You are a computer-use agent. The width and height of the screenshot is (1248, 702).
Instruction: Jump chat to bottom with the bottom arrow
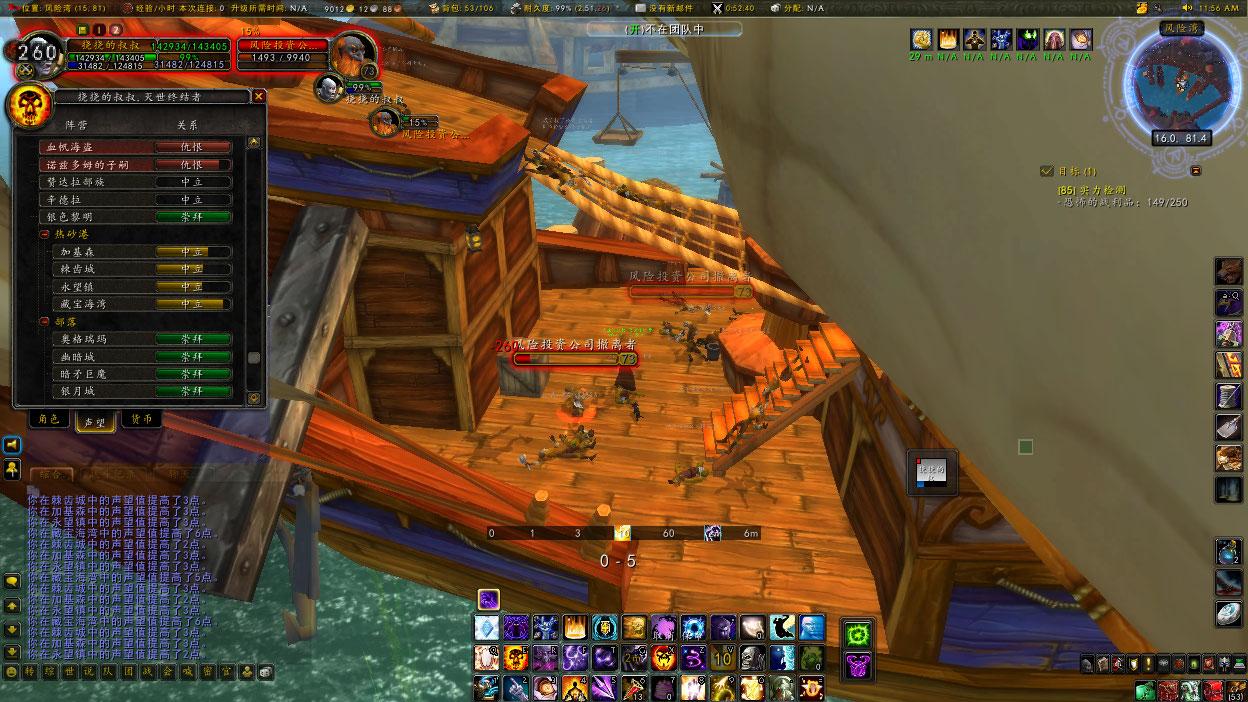point(12,651)
